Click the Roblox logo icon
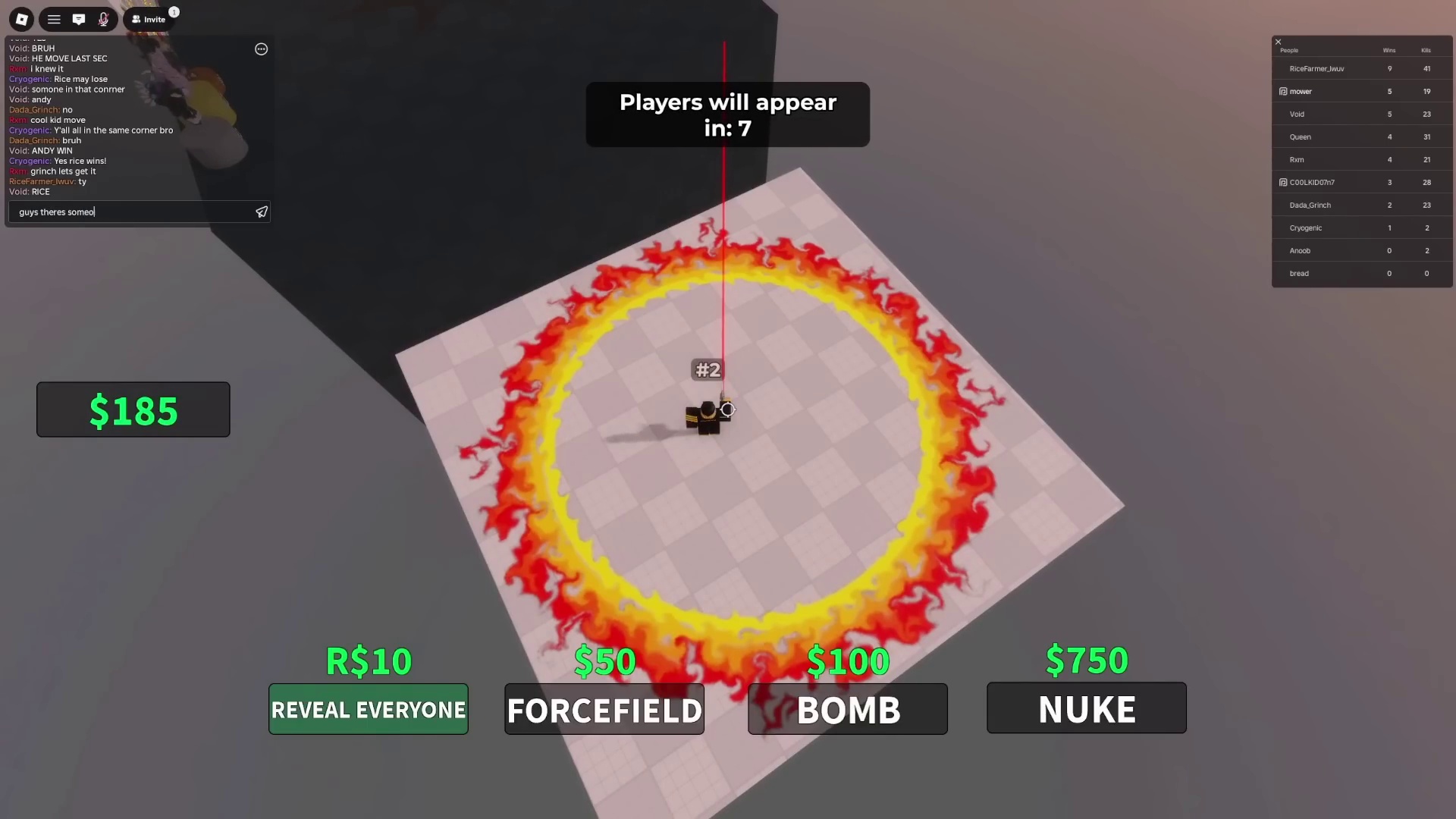 pos(20,19)
